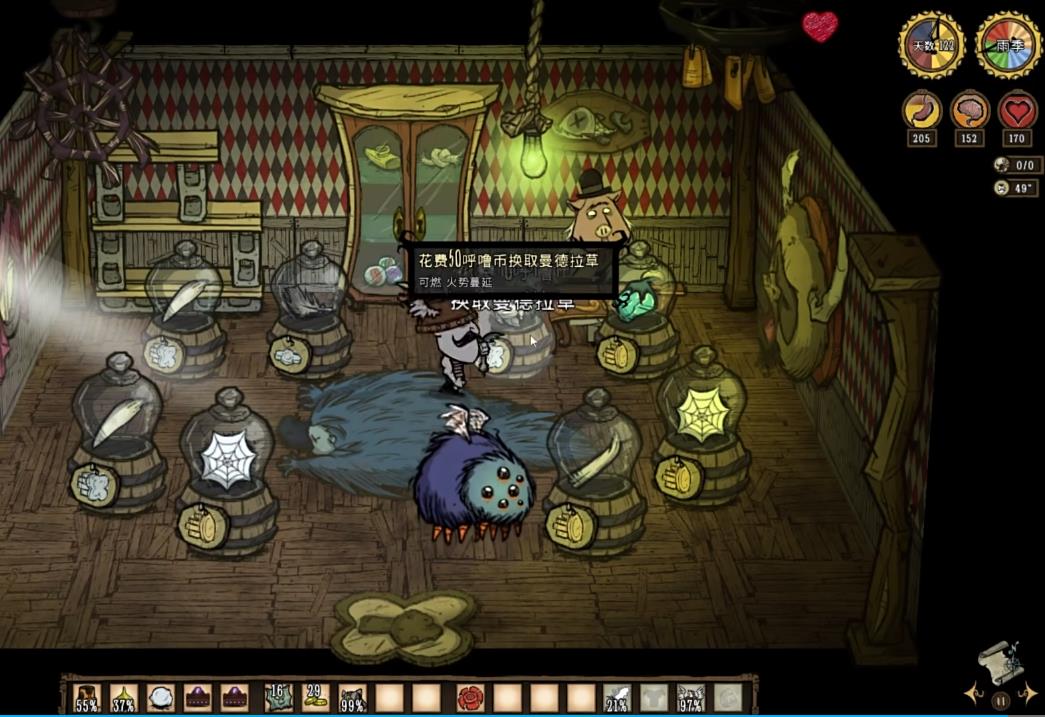
Task: Select the inventory item at 37% durability
Action: (124, 698)
